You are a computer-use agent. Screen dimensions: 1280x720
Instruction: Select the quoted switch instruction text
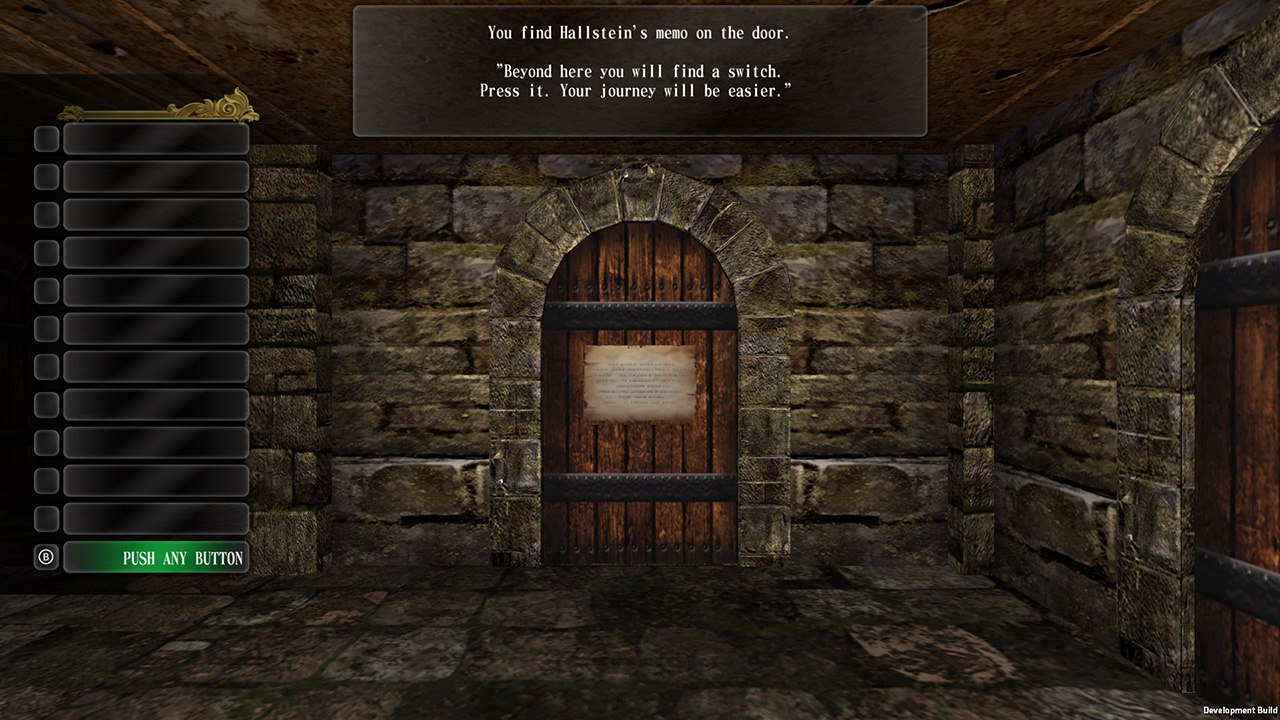[638, 80]
